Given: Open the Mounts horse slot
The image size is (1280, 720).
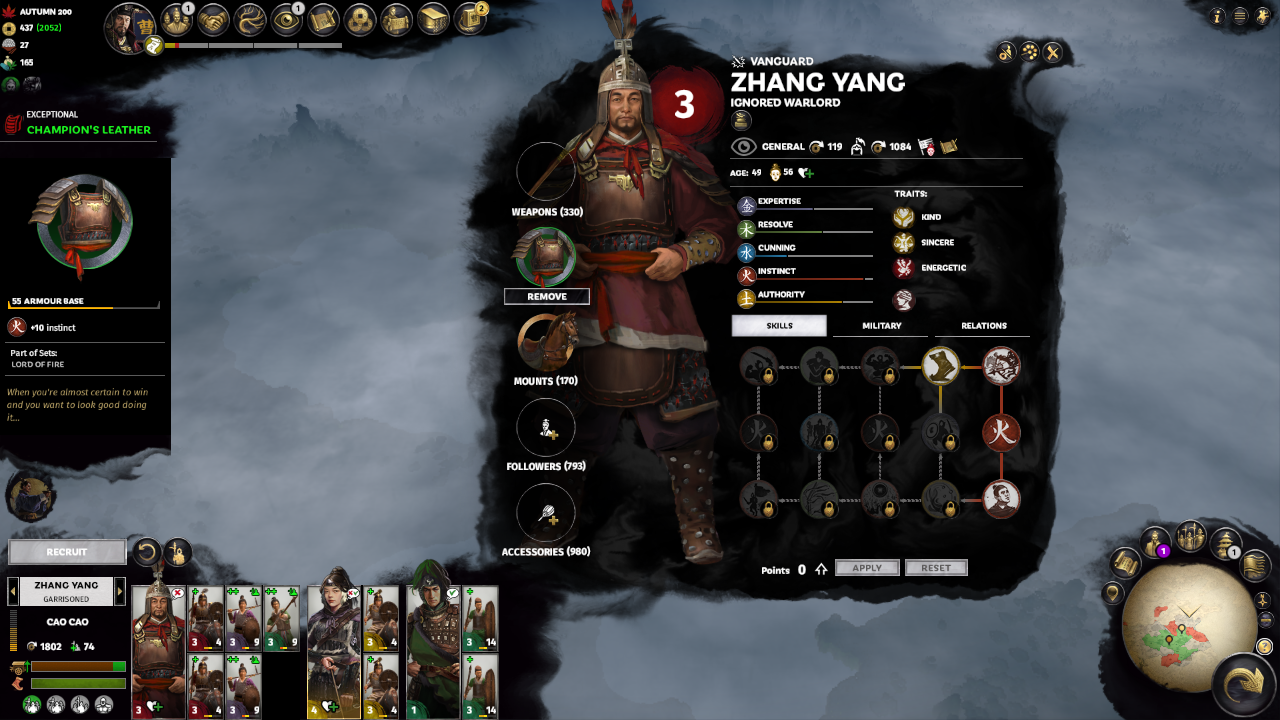Looking at the screenshot, I should (546, 343).
